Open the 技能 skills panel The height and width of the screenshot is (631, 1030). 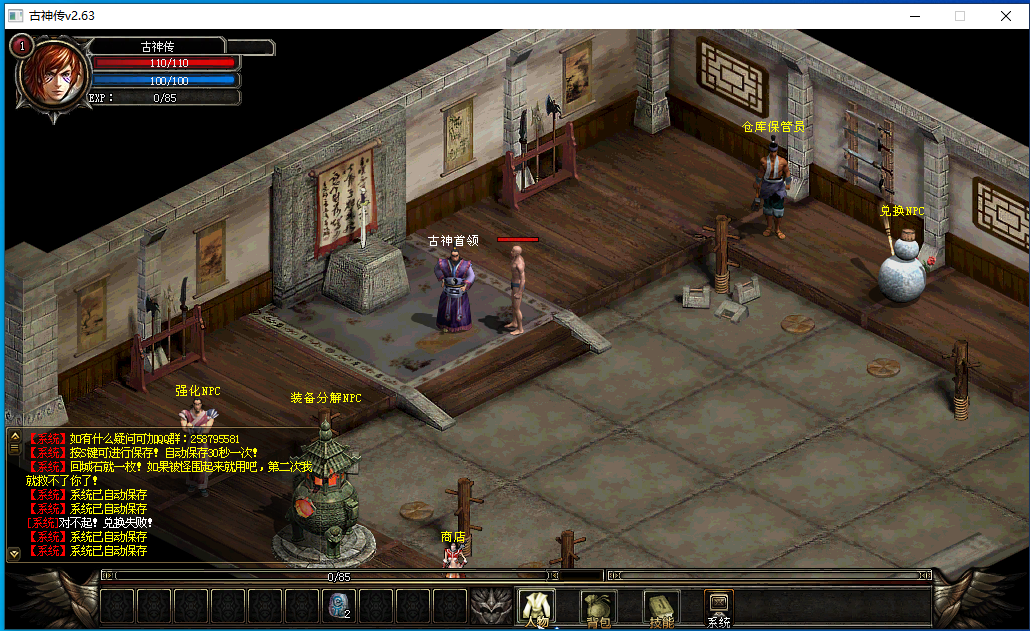(x=659, y=607)
